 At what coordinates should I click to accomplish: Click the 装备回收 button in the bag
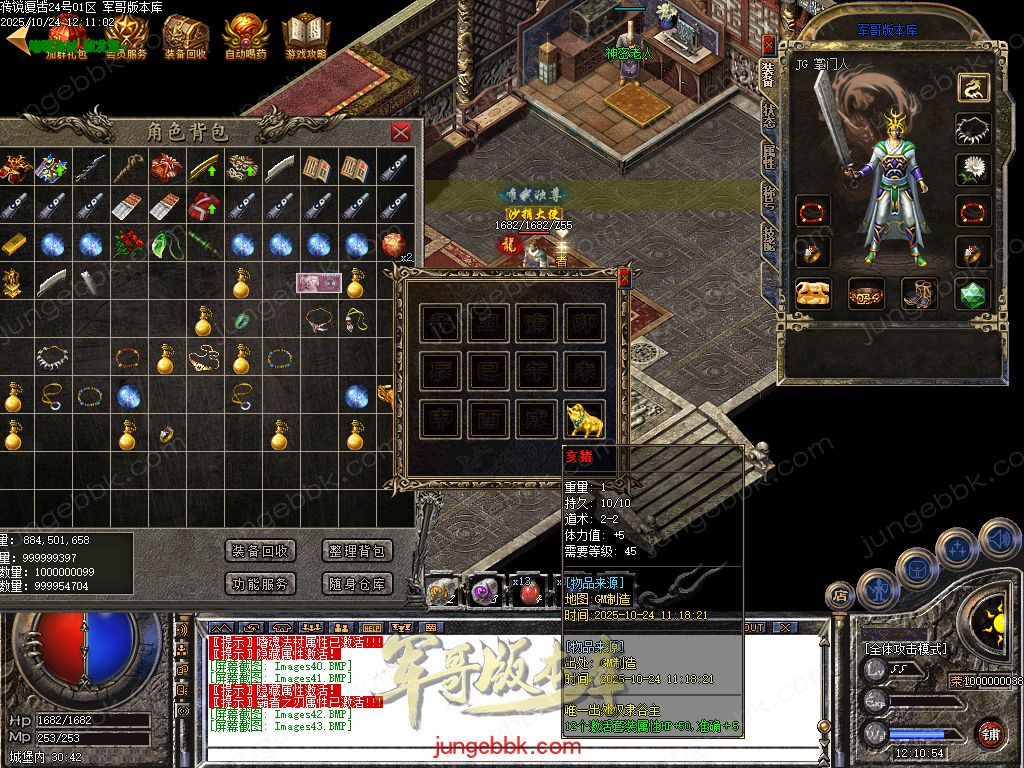[x=260, y=551]
